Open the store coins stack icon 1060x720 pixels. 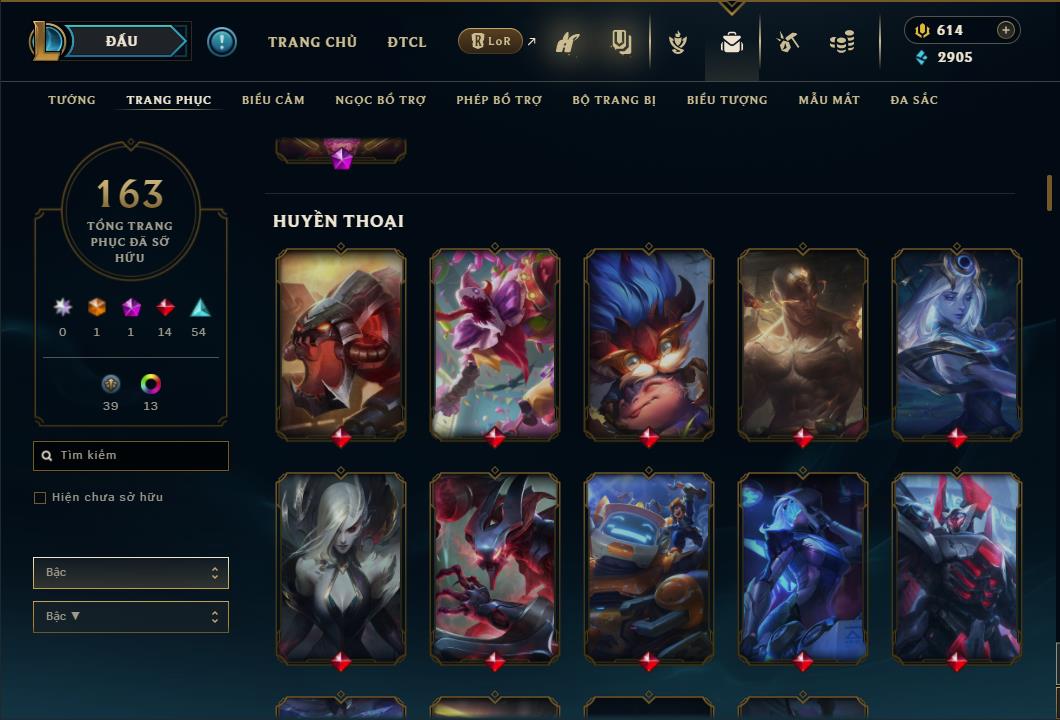click(x=842, y=42)
